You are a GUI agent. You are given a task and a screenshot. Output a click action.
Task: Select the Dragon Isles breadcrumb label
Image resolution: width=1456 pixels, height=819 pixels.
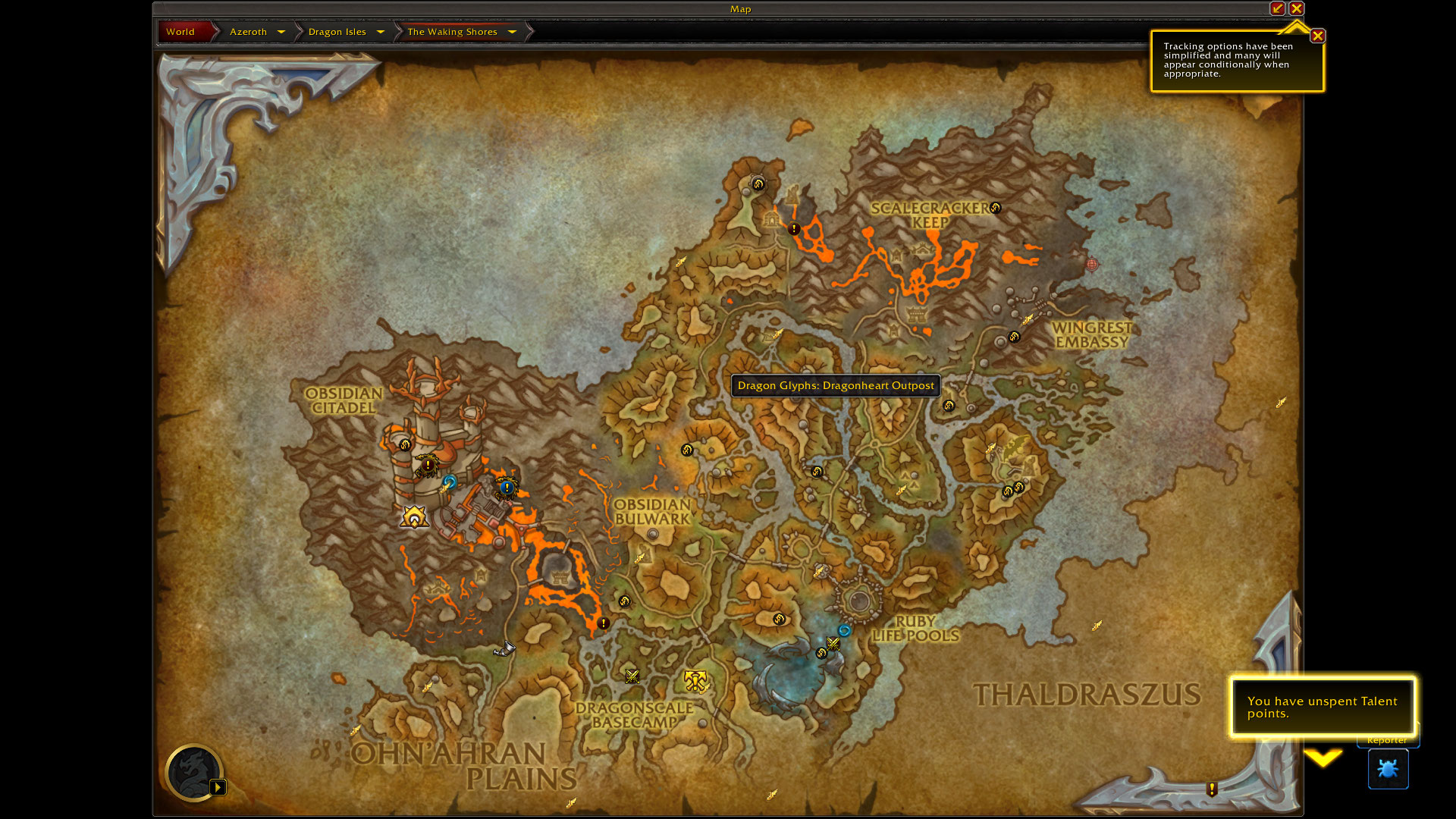pos(337,32)
